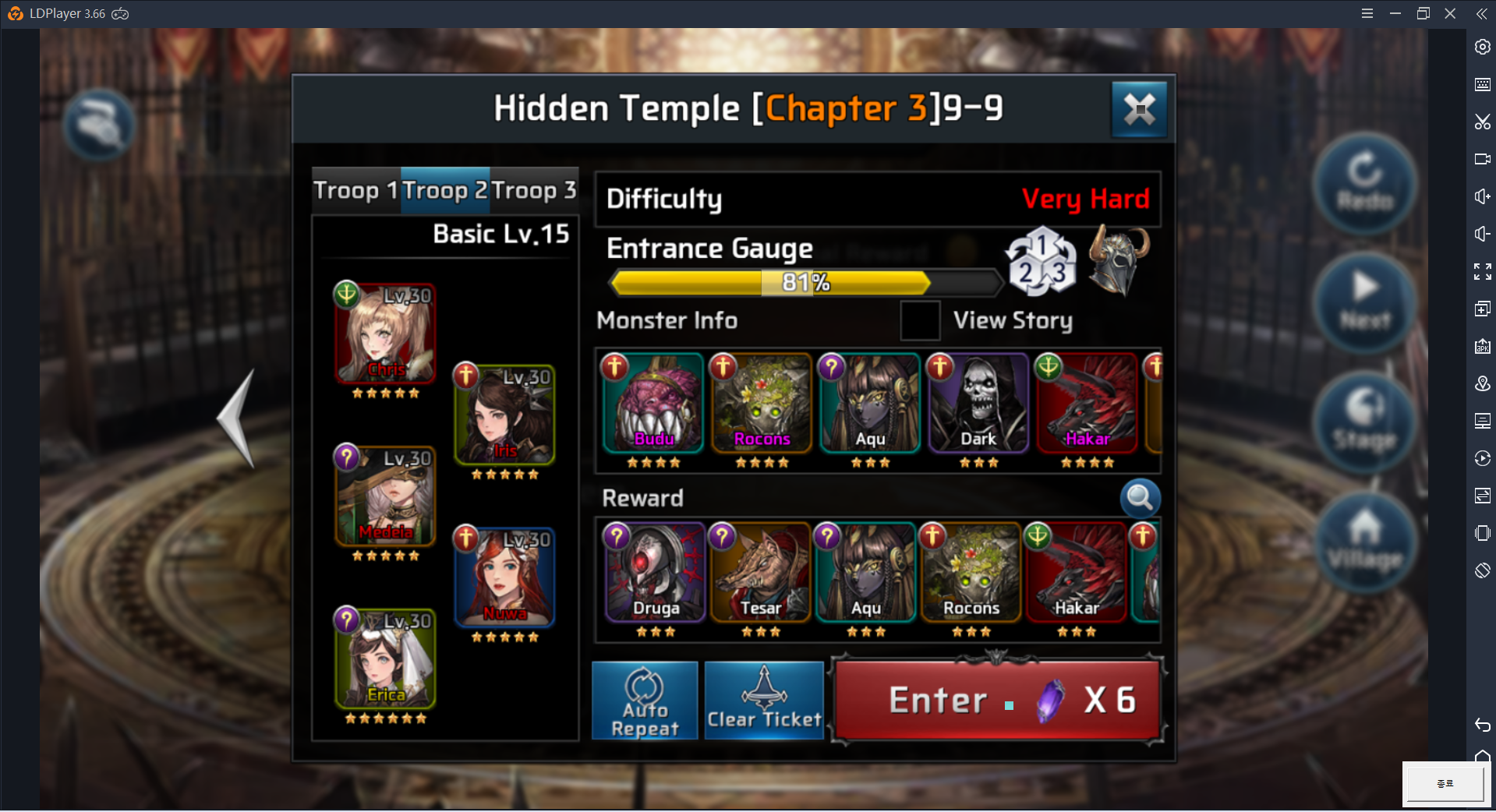Open LDPlayer settings gear icon

[x=1482, y=47]
